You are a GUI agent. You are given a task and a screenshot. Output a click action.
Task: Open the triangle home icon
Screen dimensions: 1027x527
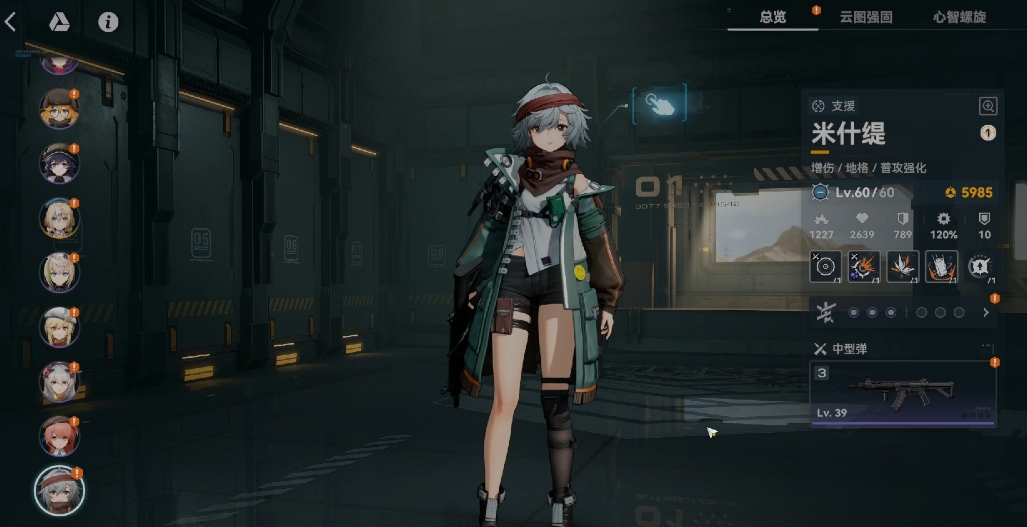point(59,21)
